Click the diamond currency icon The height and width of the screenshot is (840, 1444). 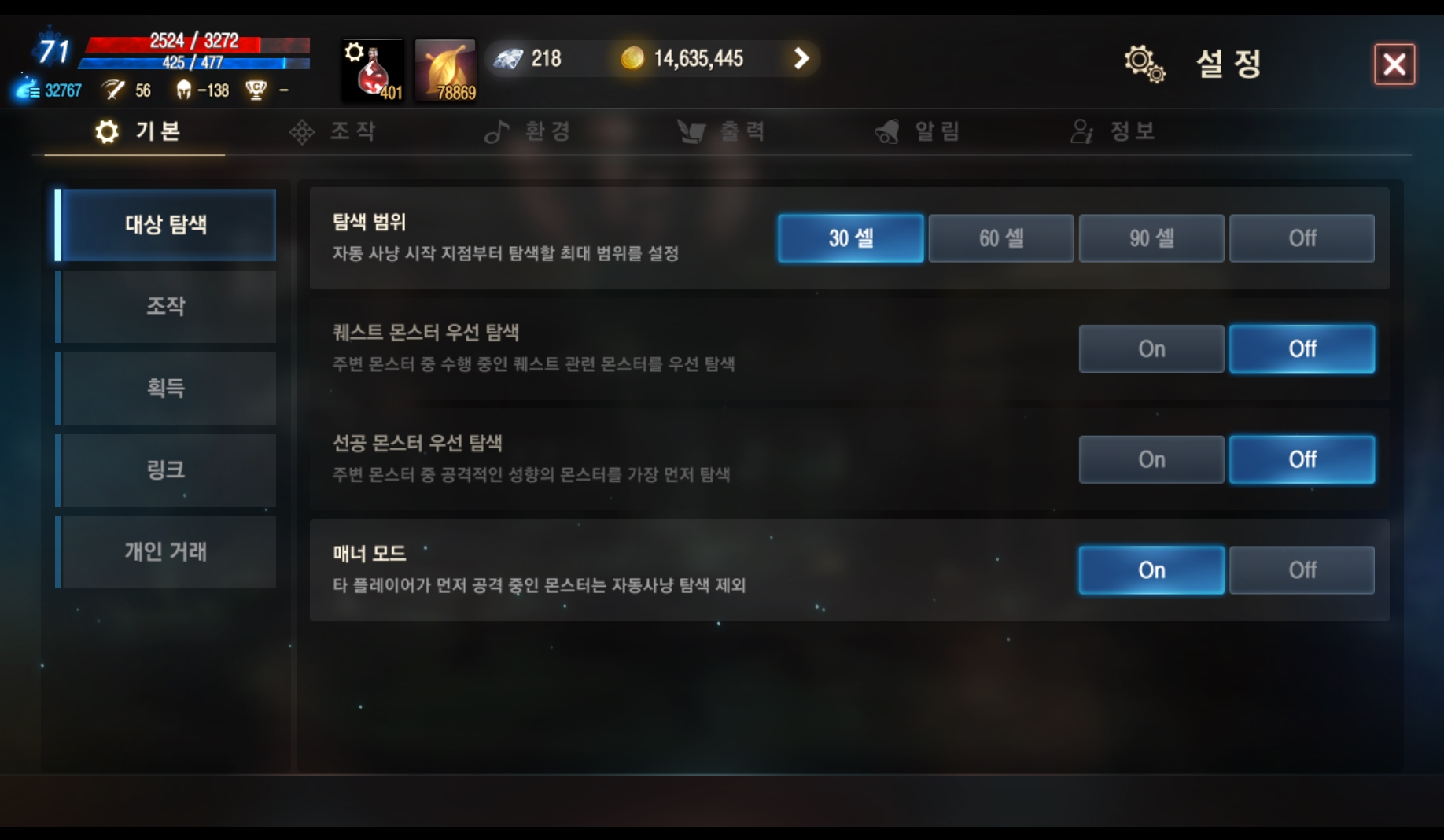point(510,58)
